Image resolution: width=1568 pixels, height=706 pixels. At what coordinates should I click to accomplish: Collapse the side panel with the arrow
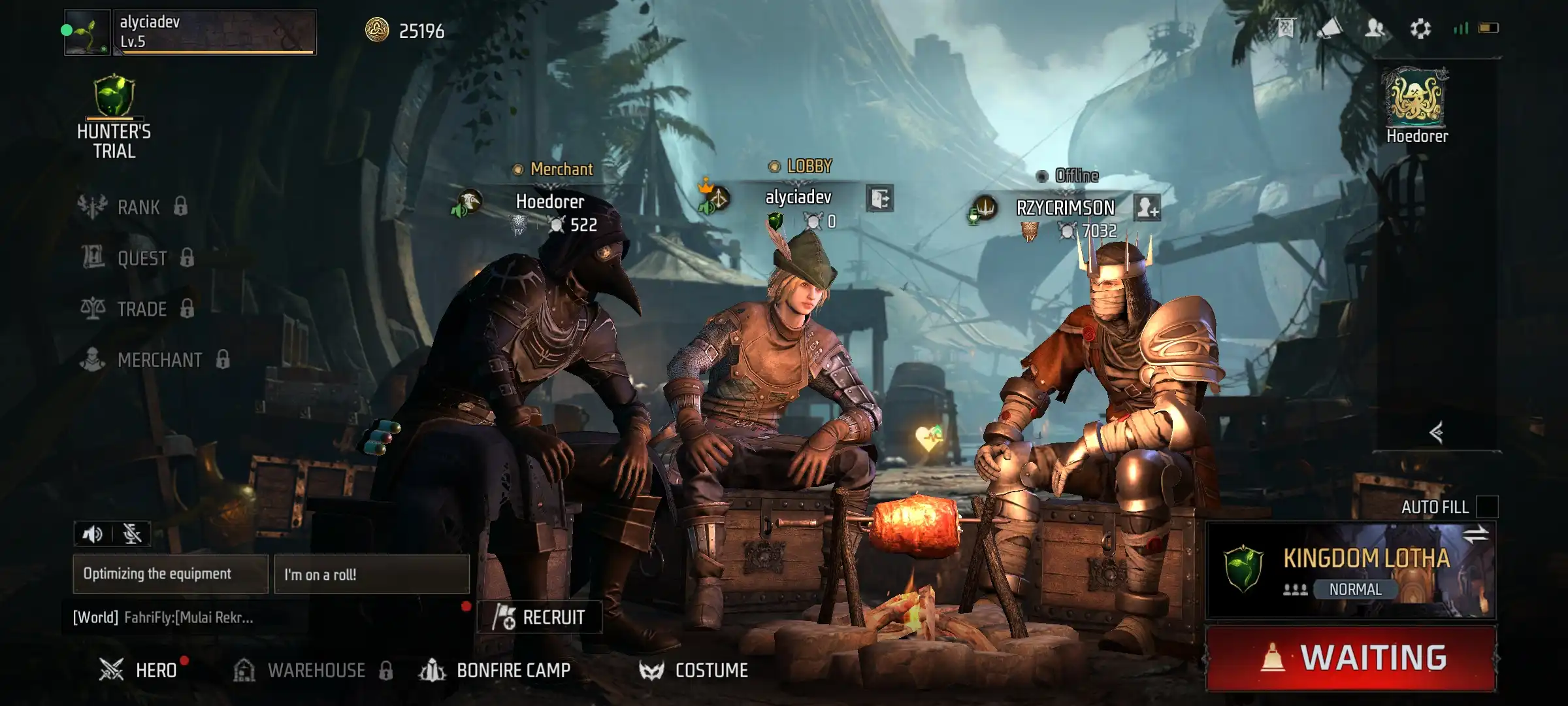tap(1436, 432)
